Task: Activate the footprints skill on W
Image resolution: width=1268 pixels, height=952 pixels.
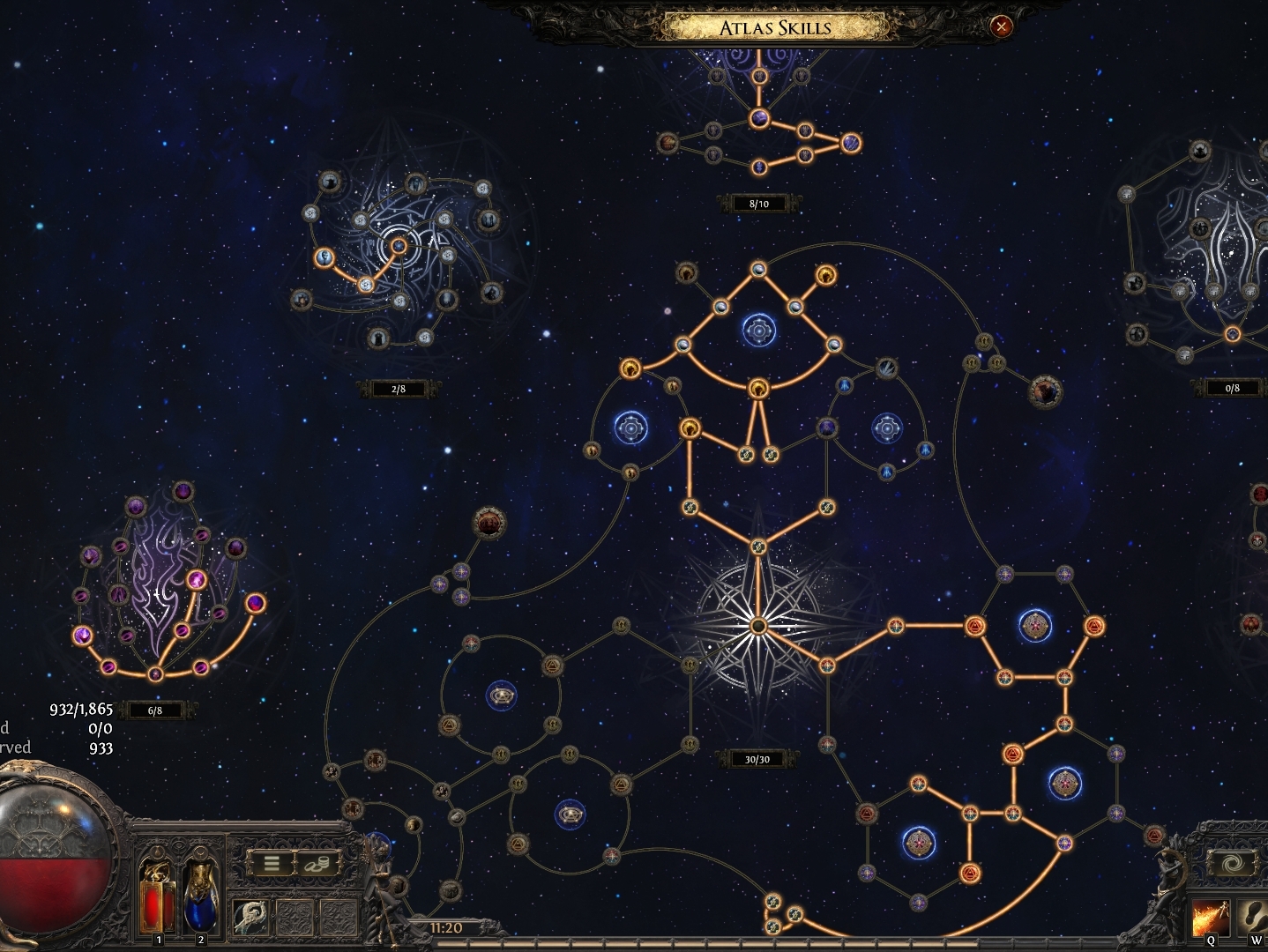Action: point(1256,918)
